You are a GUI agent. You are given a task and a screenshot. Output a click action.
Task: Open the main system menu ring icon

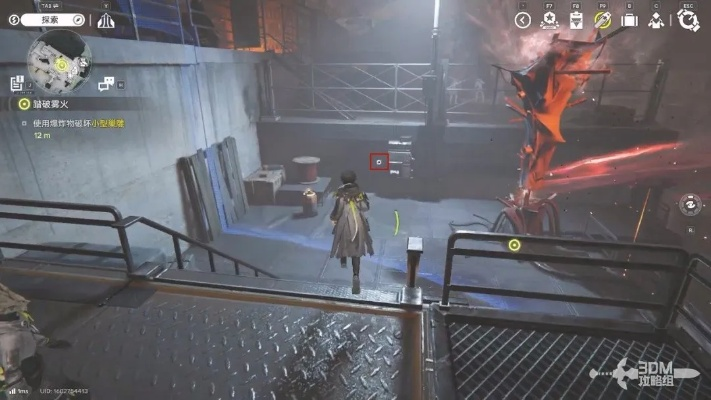(x=687, y=20)
